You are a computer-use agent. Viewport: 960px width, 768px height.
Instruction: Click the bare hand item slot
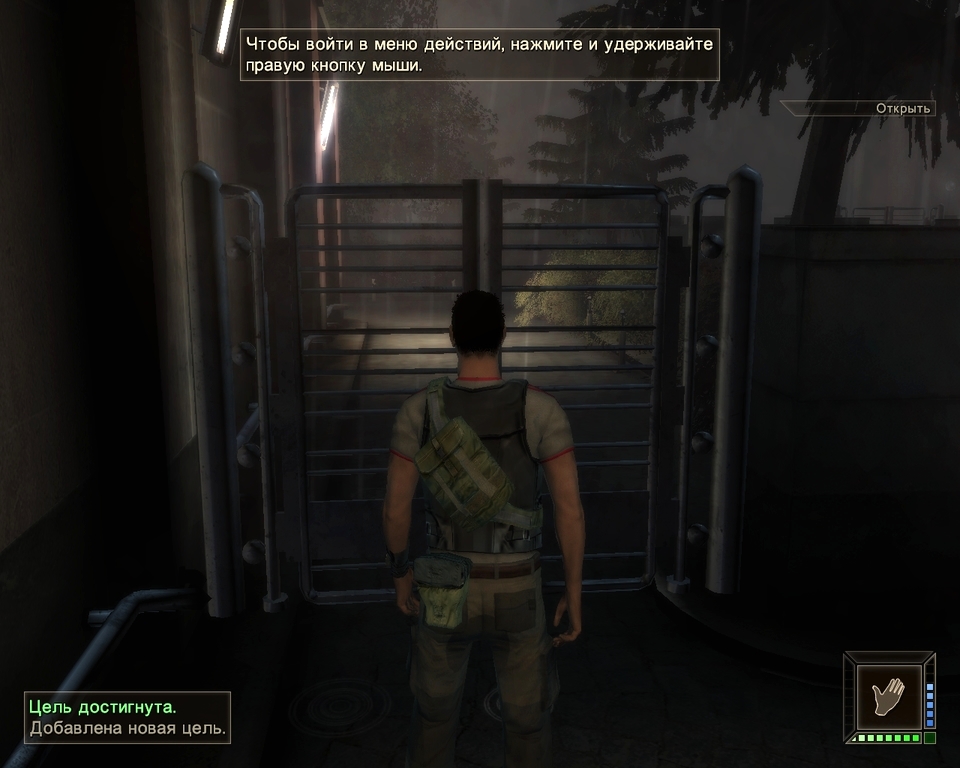click(887, 692)
